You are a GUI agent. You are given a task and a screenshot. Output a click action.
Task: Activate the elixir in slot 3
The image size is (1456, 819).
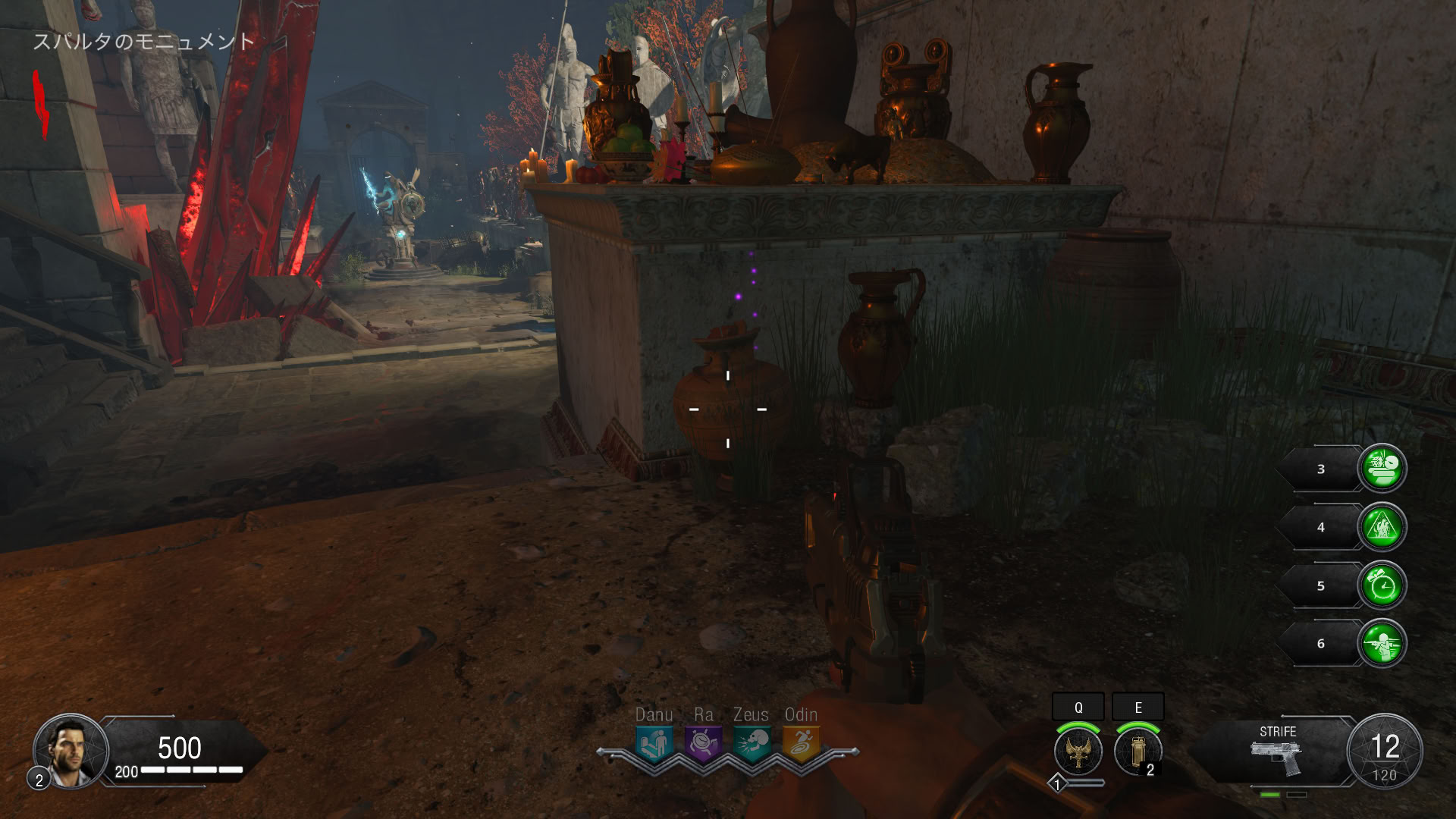1382,469
